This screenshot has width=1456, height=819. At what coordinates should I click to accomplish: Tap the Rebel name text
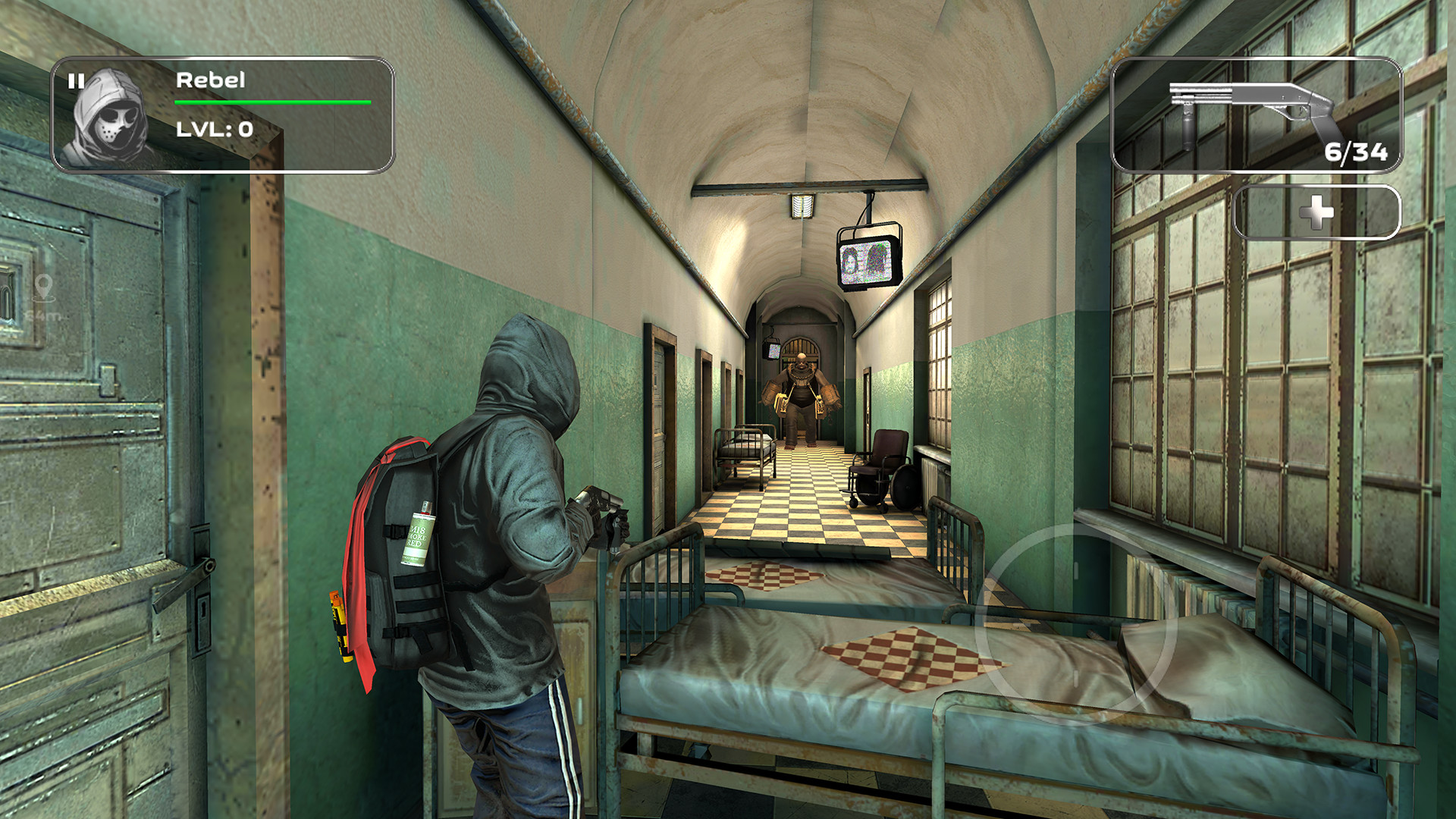[211, 78]
